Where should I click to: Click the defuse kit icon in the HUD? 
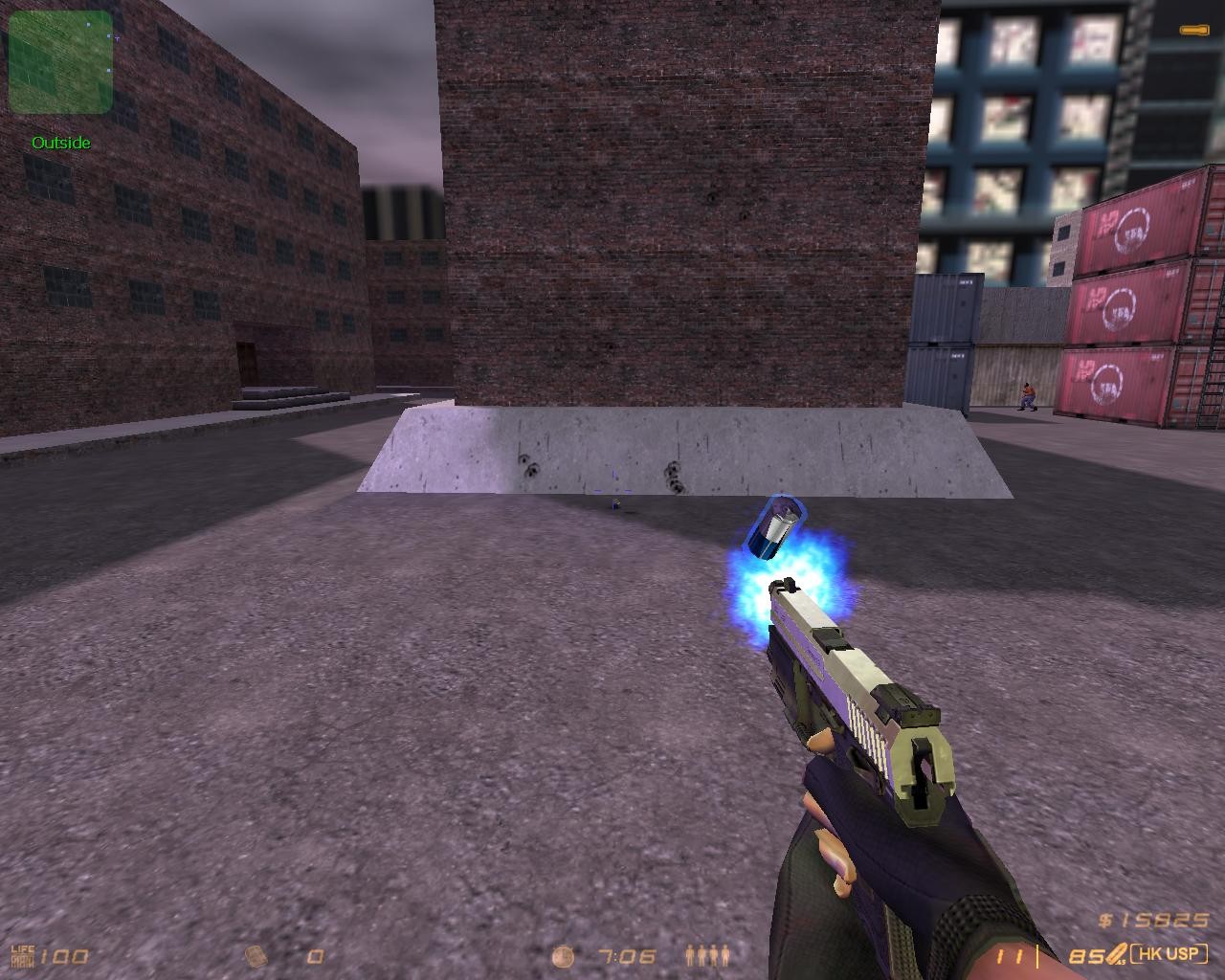click(256, 956)
